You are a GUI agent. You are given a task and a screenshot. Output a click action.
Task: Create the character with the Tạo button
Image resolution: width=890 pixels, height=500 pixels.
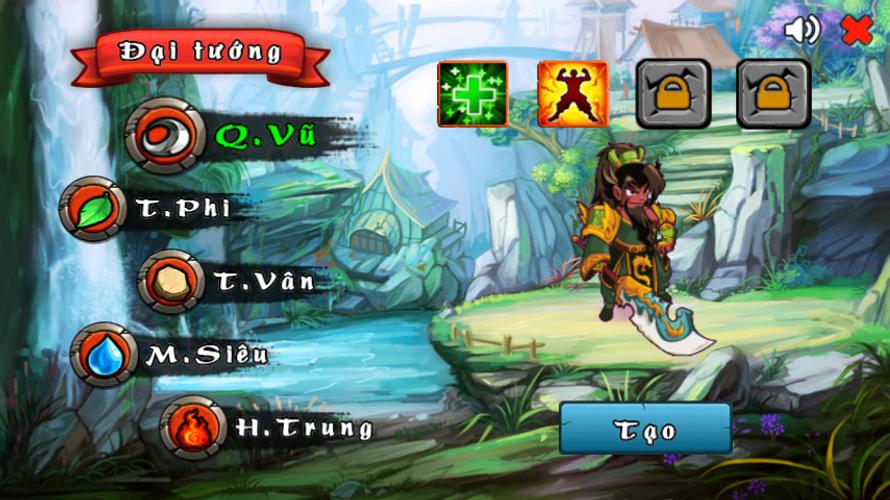pos(645,430)
